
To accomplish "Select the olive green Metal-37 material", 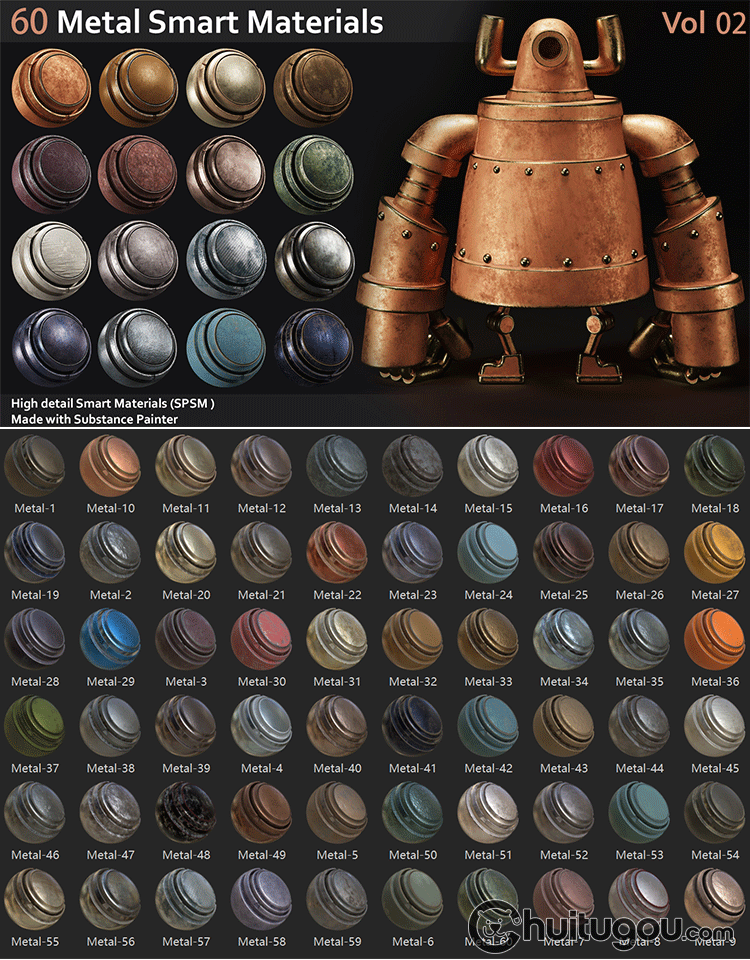I will (x=35, y=727).
